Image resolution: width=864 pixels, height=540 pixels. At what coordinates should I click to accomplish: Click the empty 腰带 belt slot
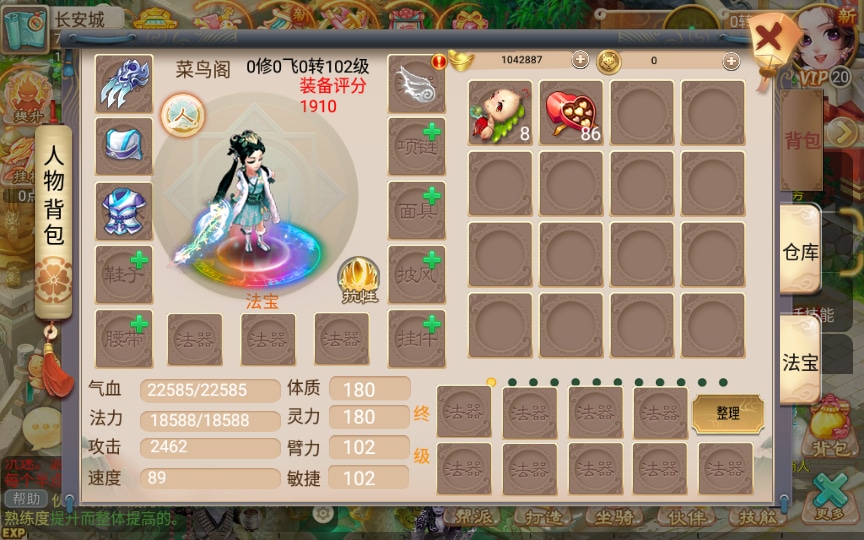[x=124, y=338]
